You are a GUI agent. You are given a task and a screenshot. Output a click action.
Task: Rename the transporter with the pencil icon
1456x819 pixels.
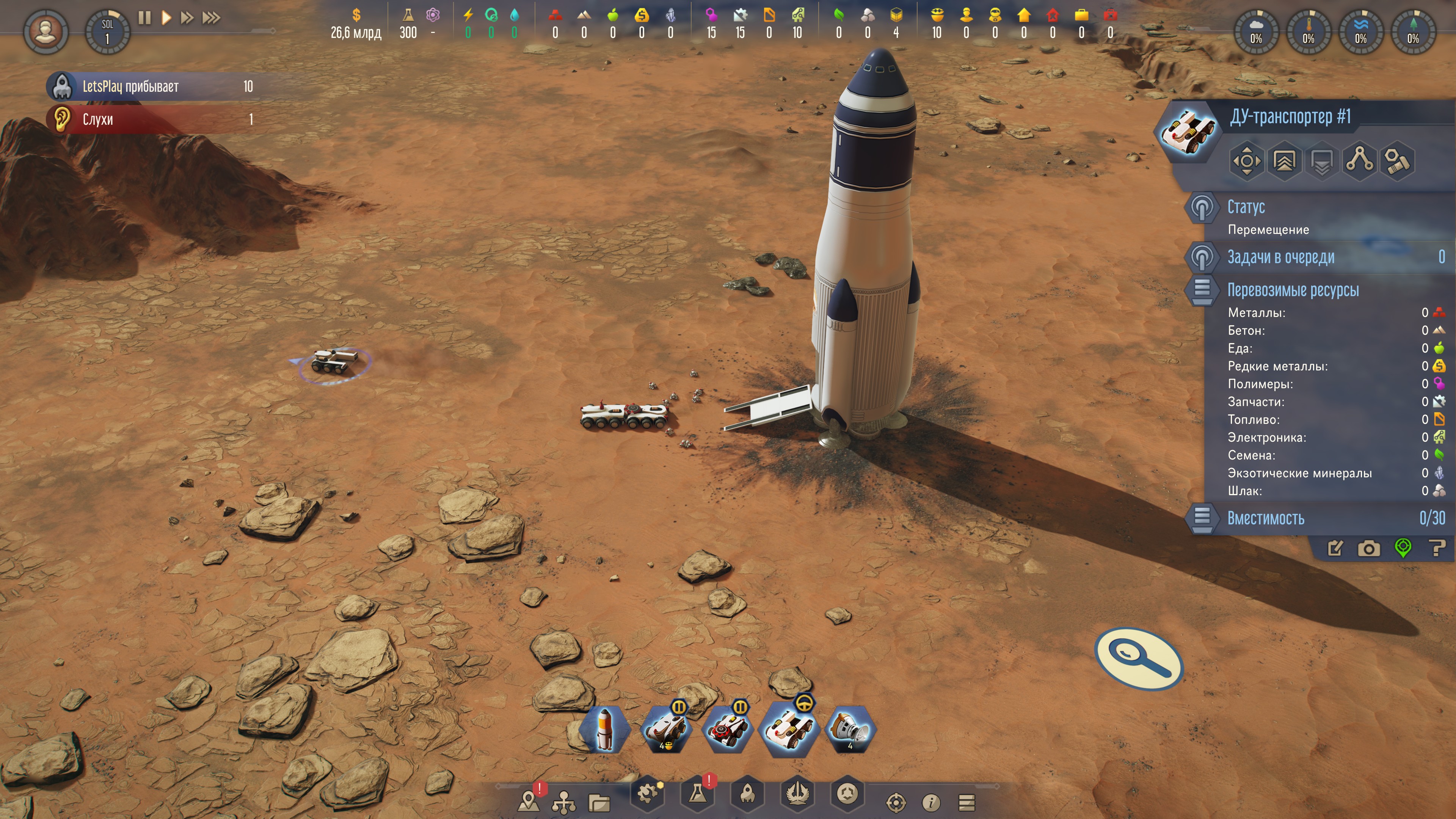pyautogui.click(x=1335, y=548)
